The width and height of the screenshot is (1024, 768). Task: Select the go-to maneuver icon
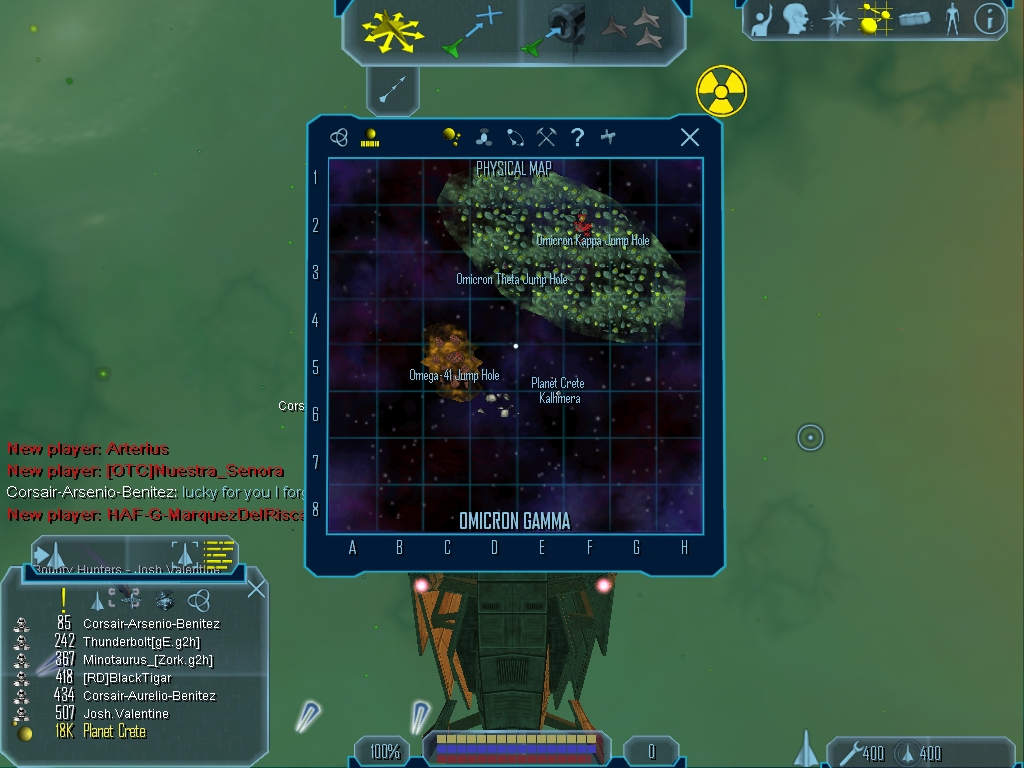coord(472,31)
